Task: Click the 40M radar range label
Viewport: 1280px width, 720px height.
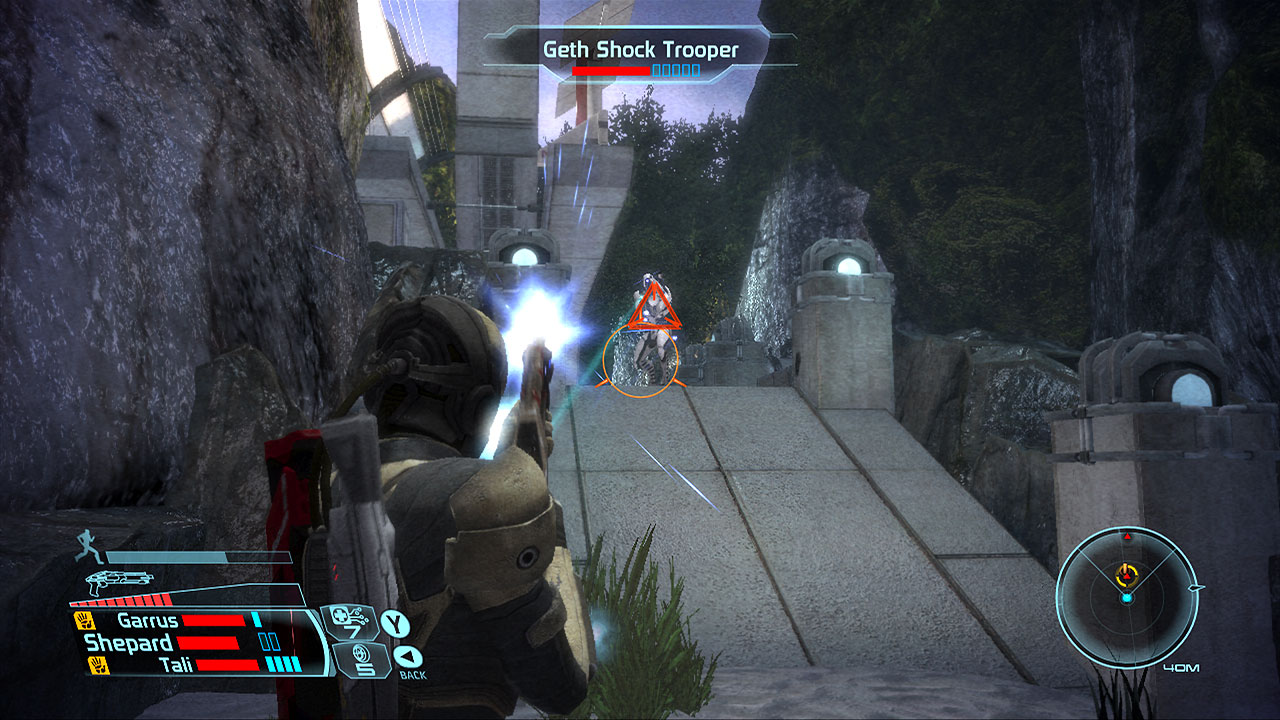Action: pyautogui.click(x=1181, y=667)
